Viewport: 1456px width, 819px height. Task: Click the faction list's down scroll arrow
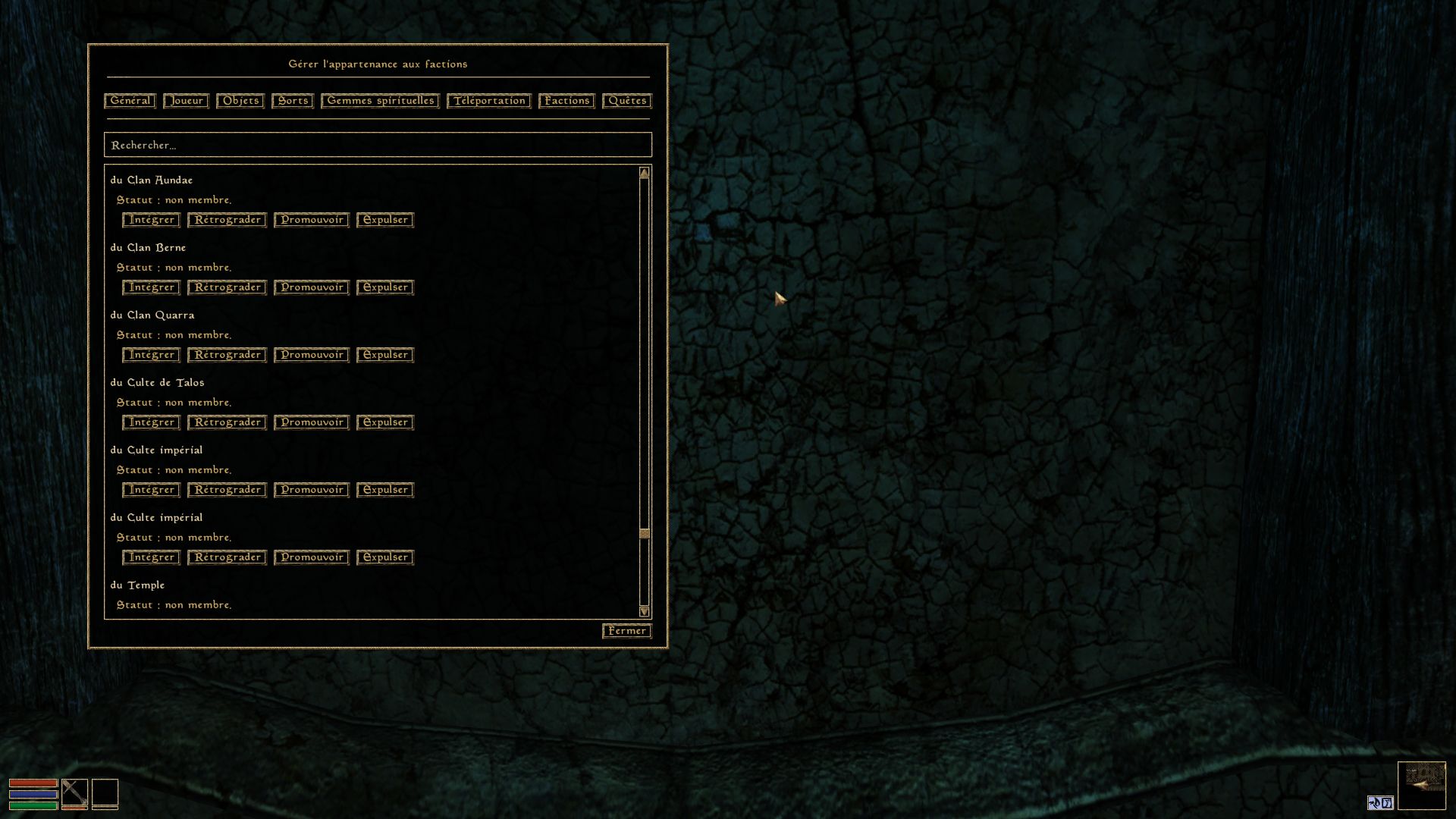645,611
